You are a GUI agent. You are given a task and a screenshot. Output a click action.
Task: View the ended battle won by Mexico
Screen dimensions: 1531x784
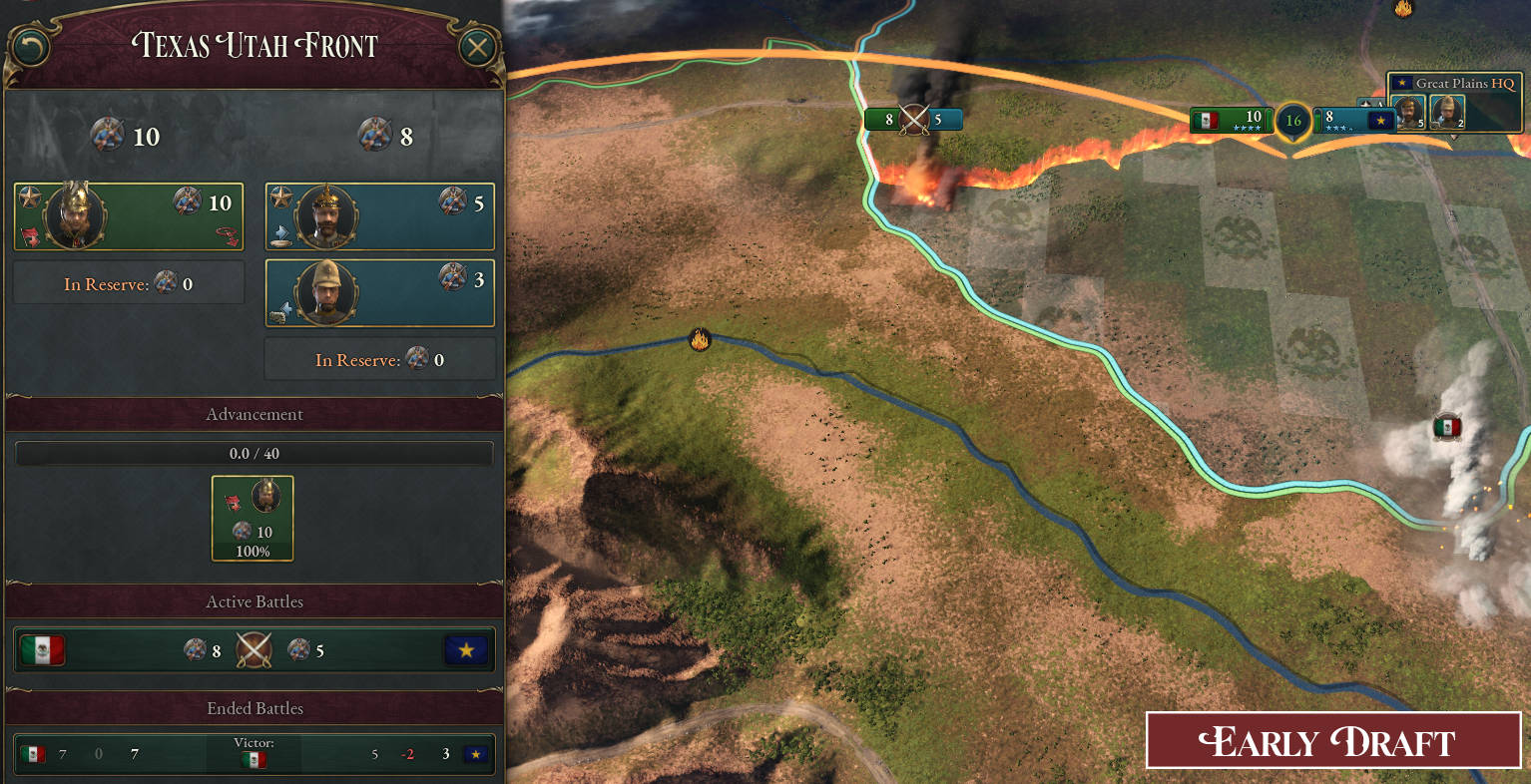pos(254,753)
